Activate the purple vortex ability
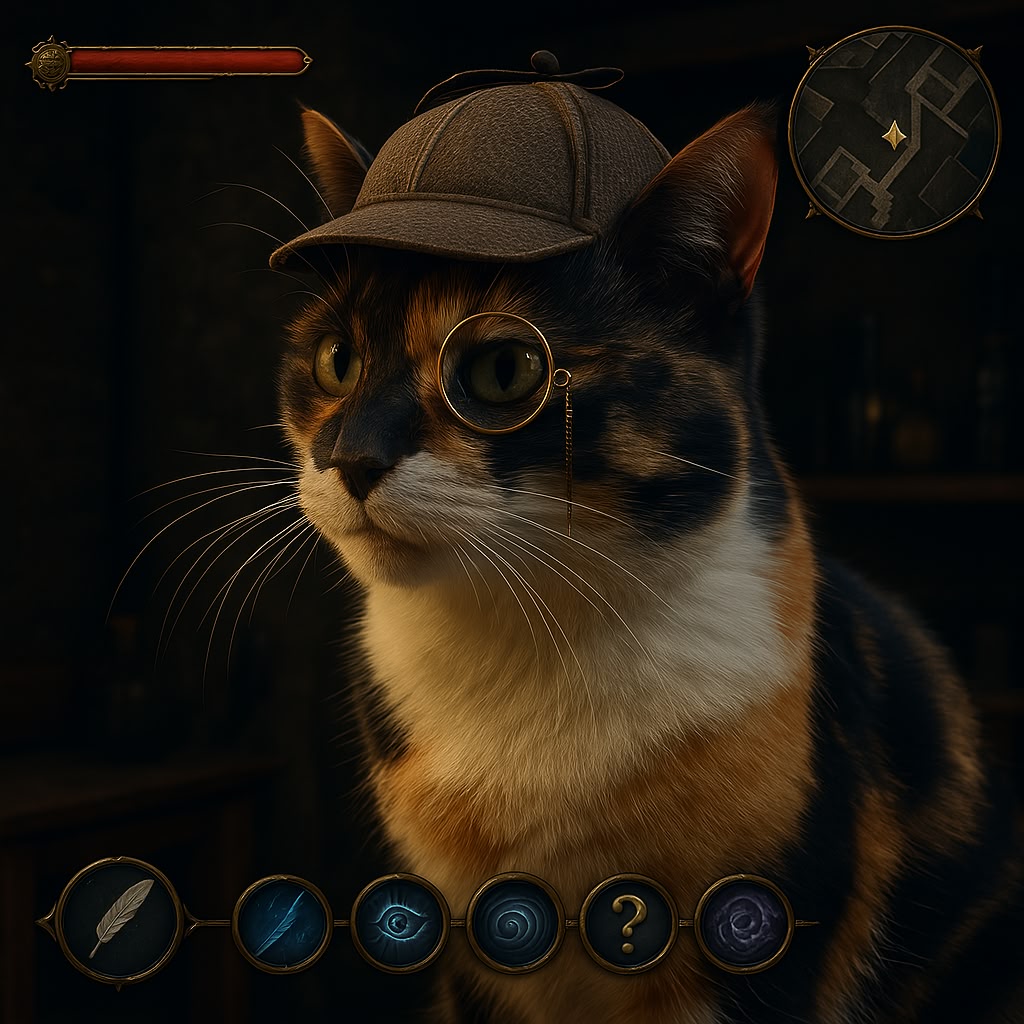1024x1024 pixels. [x=744, y=923]
